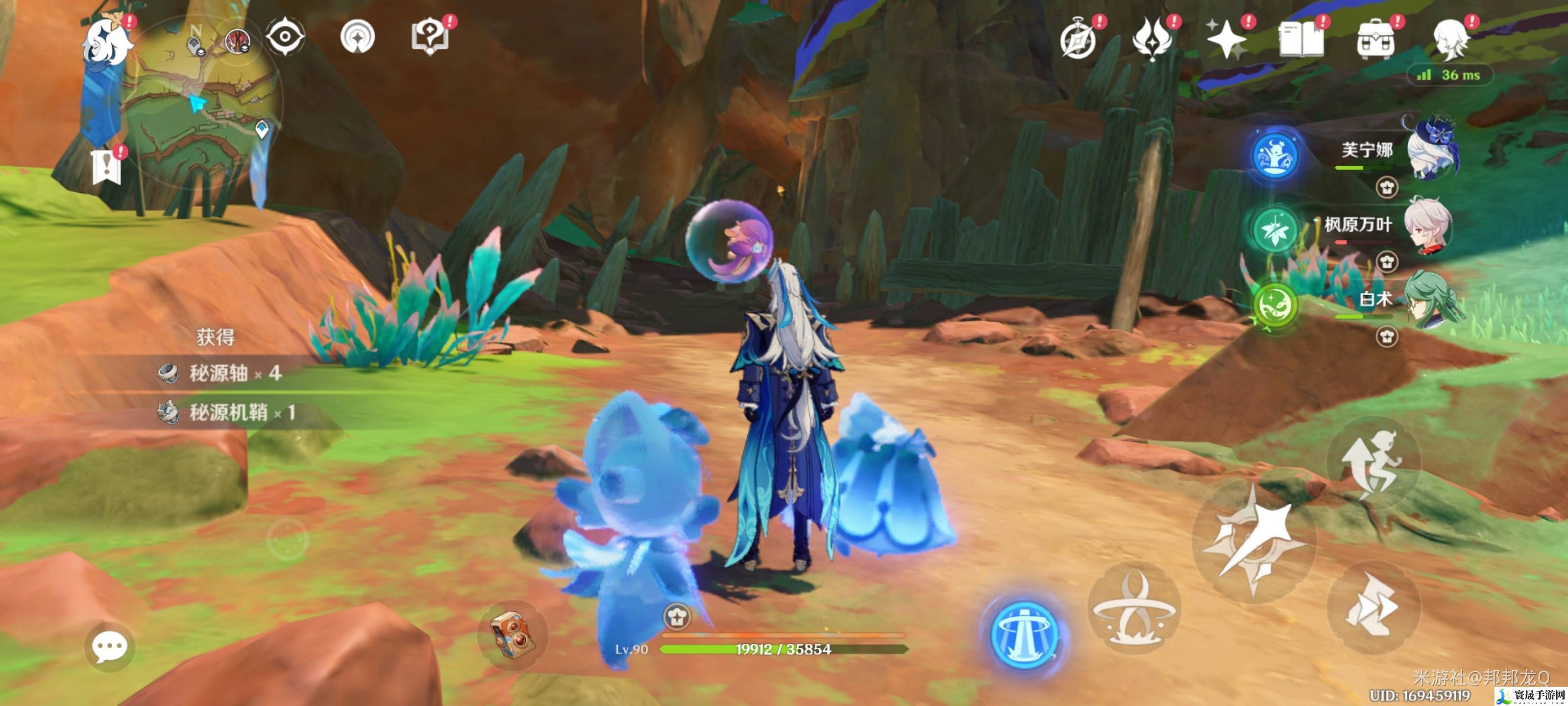Use the camera gadget
The image size is (1568, 706).
click(513, 635)
